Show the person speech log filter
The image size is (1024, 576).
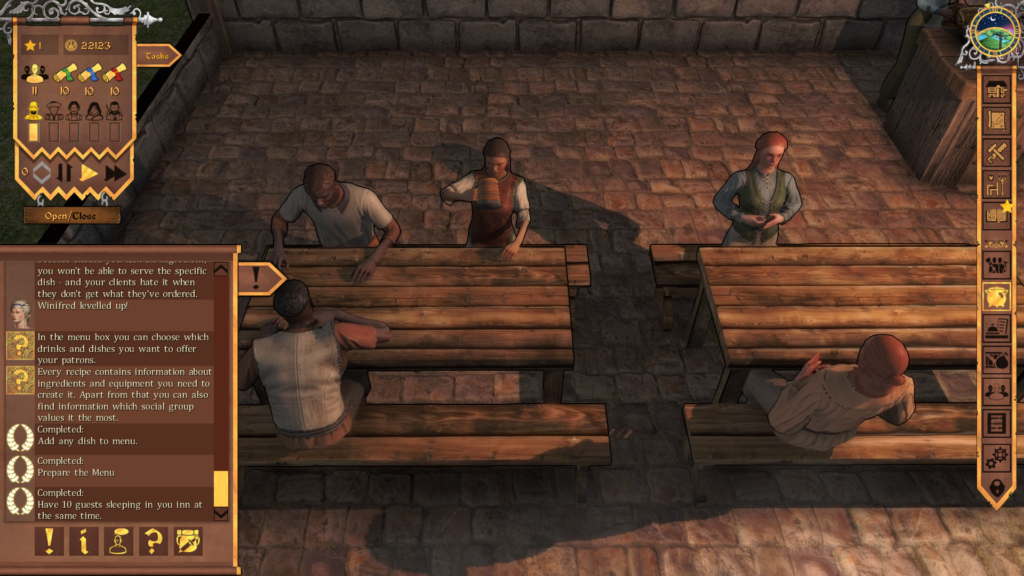coord(119,541)
